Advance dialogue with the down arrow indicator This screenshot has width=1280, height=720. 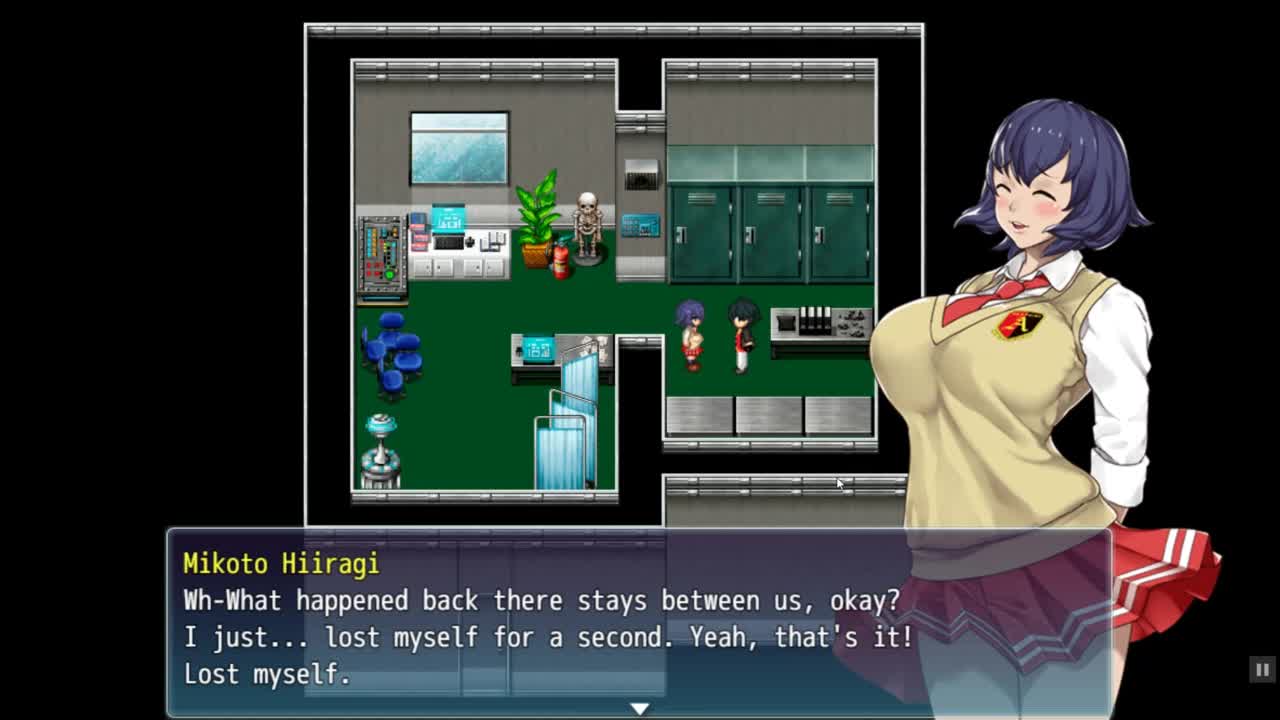639,708
